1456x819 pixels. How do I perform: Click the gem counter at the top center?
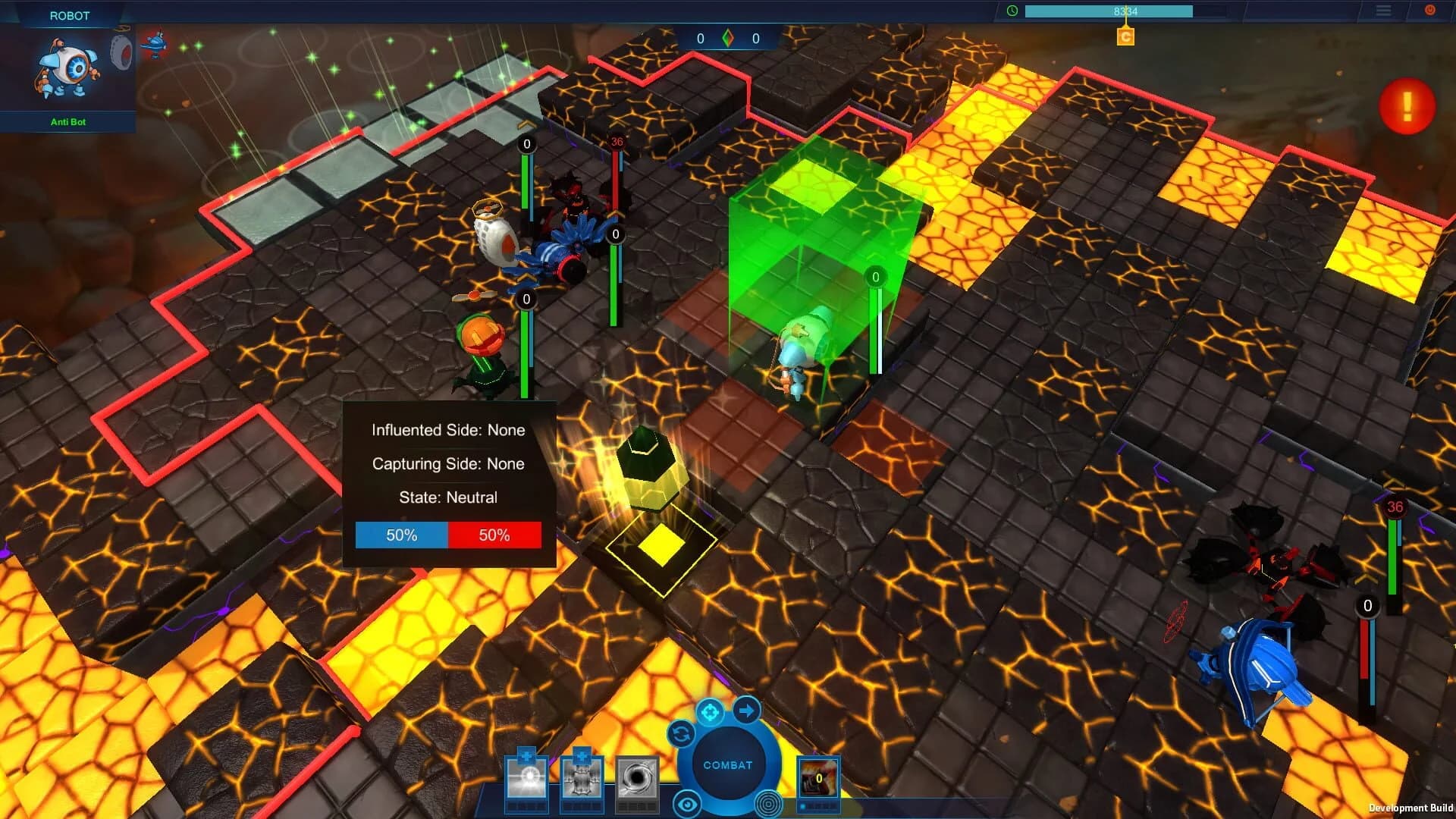pyautogui.click(x=728, y=39)
